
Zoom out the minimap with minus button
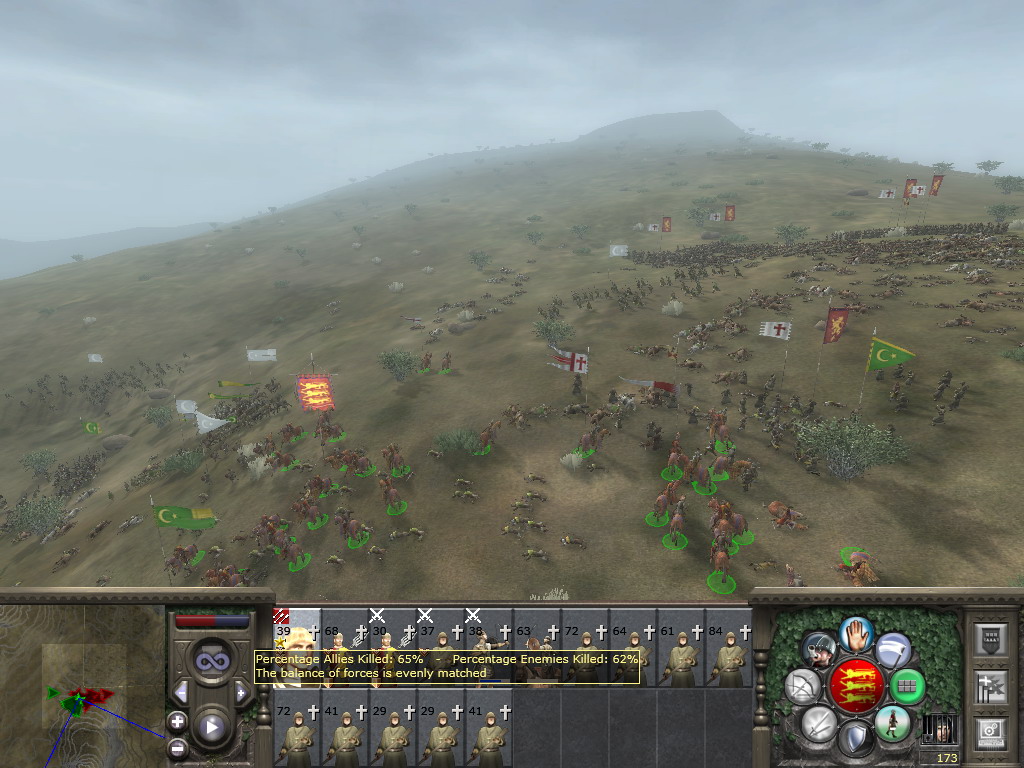pyautogui.click(x=177, y=746)
